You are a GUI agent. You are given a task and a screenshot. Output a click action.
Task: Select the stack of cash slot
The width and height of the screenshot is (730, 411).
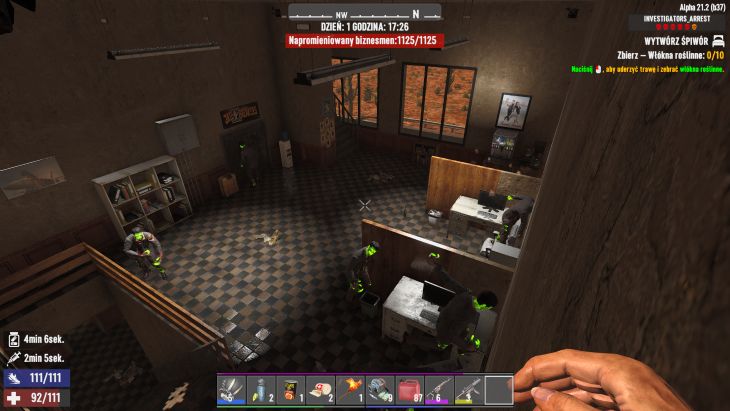(380, 390)
